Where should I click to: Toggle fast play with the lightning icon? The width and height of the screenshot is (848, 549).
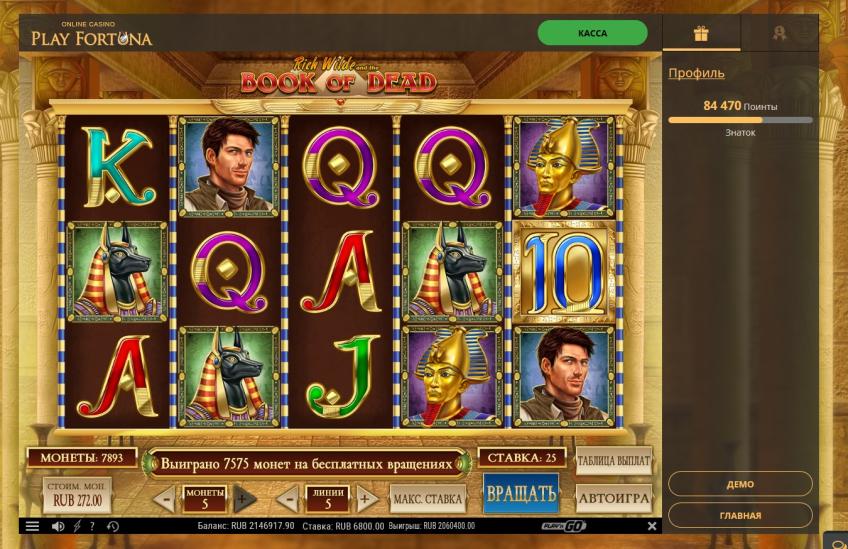click(x=77, y=526)
